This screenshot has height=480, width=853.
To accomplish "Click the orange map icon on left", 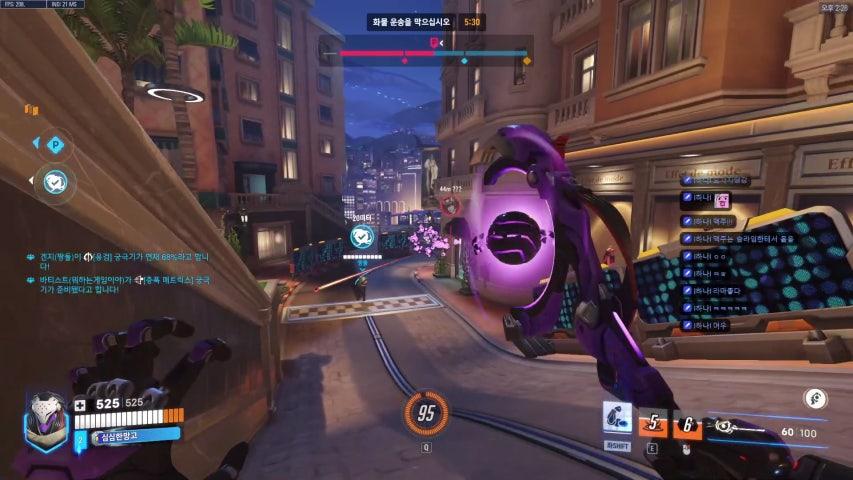I will click(31, 109).
